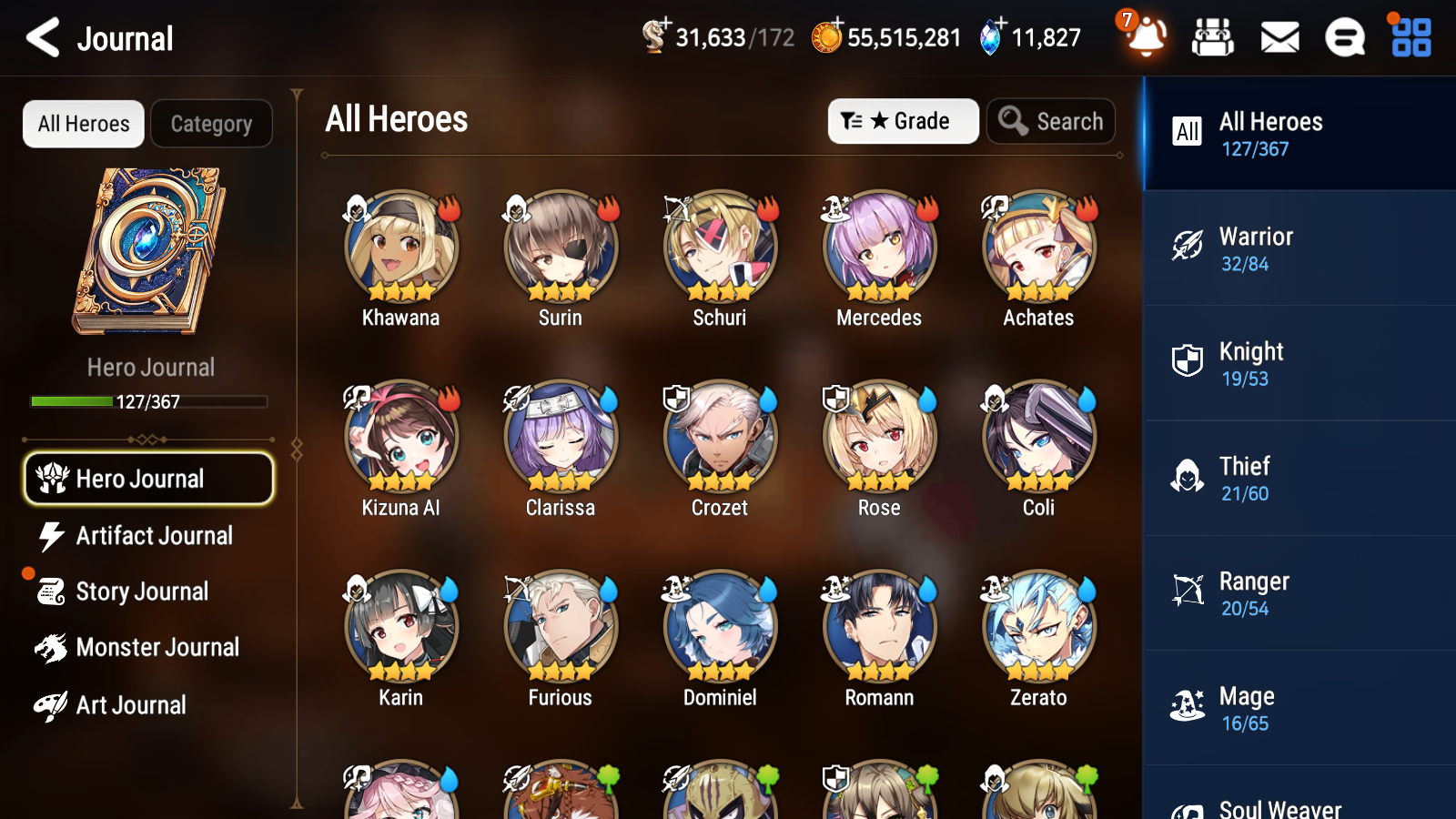The width and height of the screenshot is (1456, 819).
Task: Open the inventory bag icon
Action: tap(1213, 38)
